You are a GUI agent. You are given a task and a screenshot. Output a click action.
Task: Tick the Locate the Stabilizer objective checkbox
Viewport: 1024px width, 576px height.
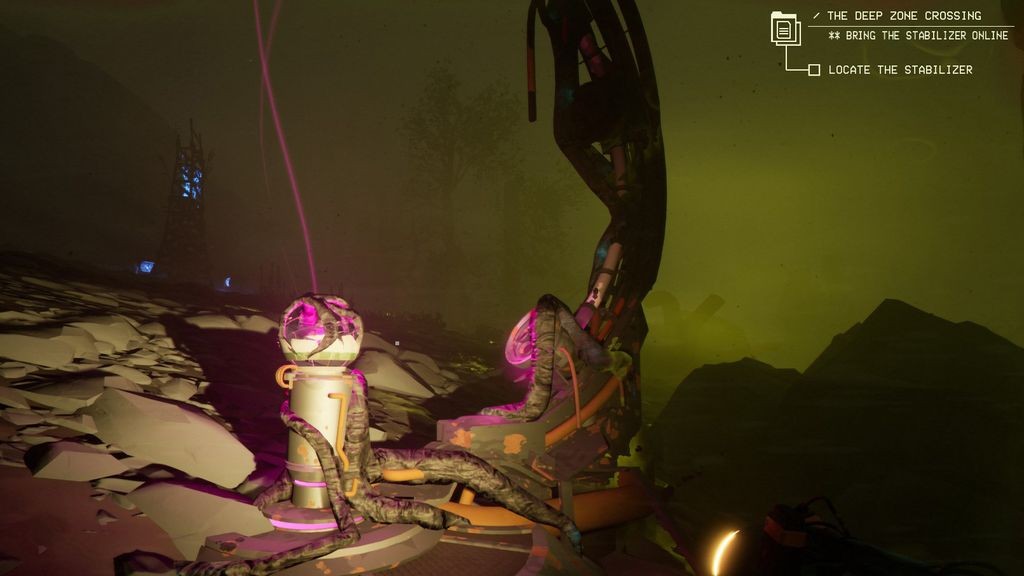click(814, 70)
